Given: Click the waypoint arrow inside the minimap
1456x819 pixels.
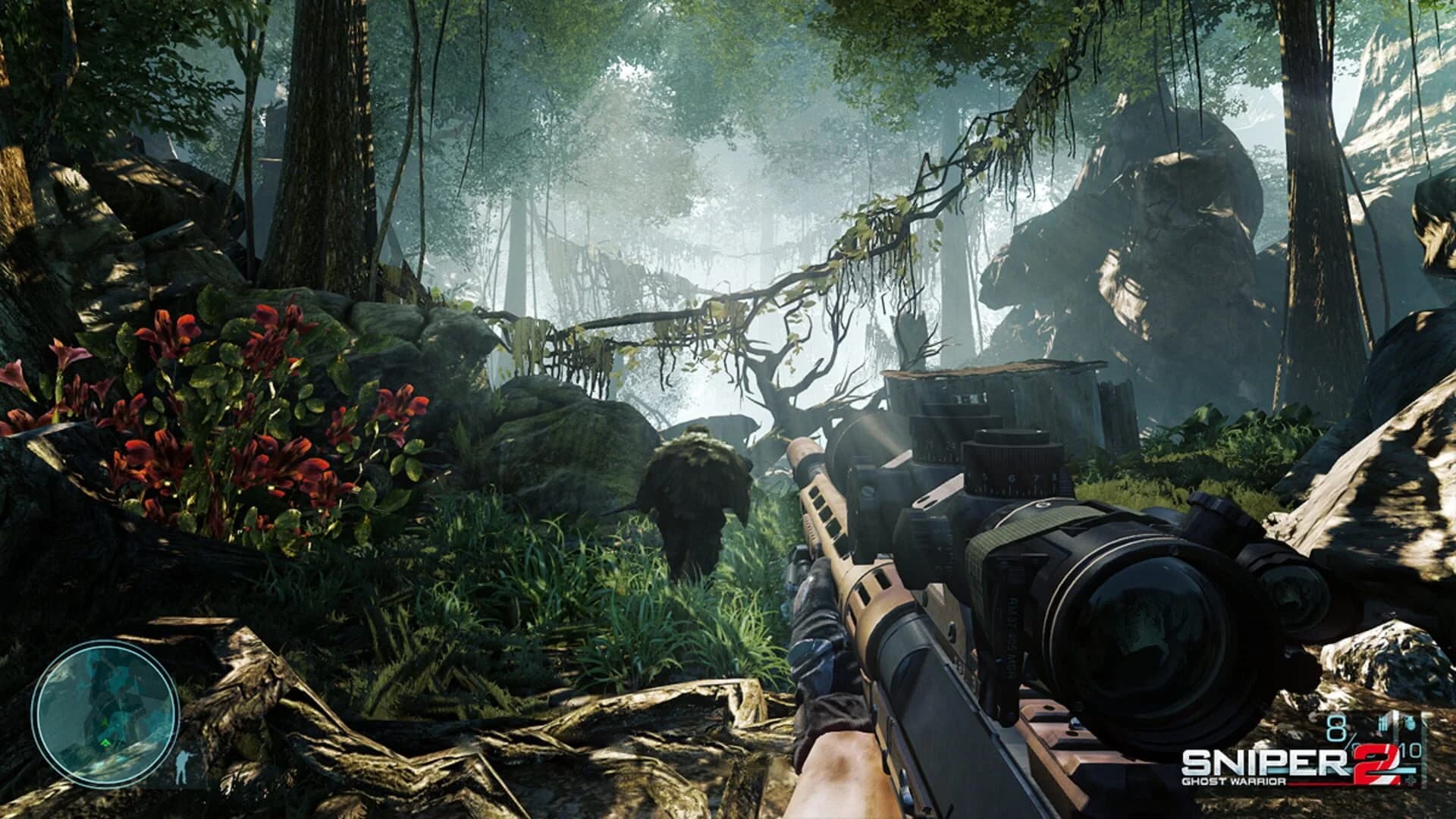Looking at the screenshot, I should [105, 721].
